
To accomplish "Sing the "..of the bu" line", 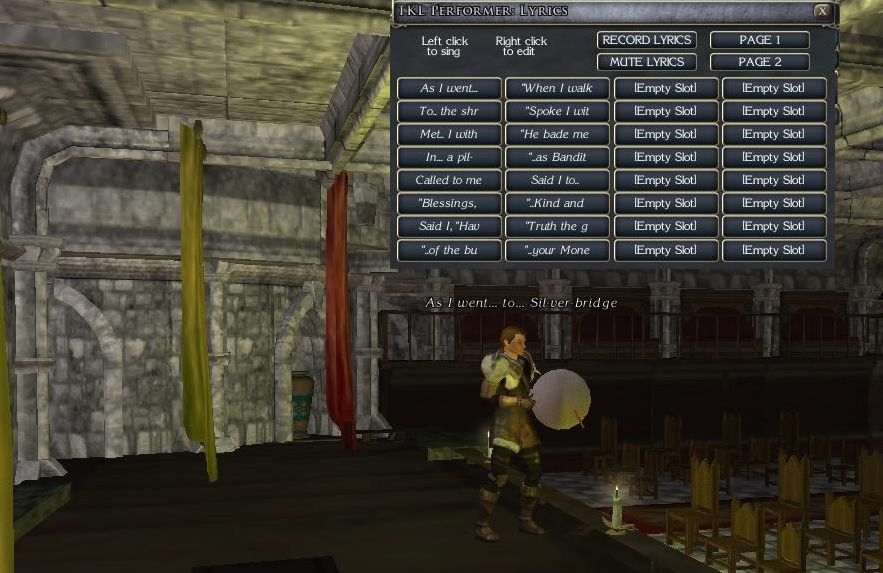I will click(449, 250).
